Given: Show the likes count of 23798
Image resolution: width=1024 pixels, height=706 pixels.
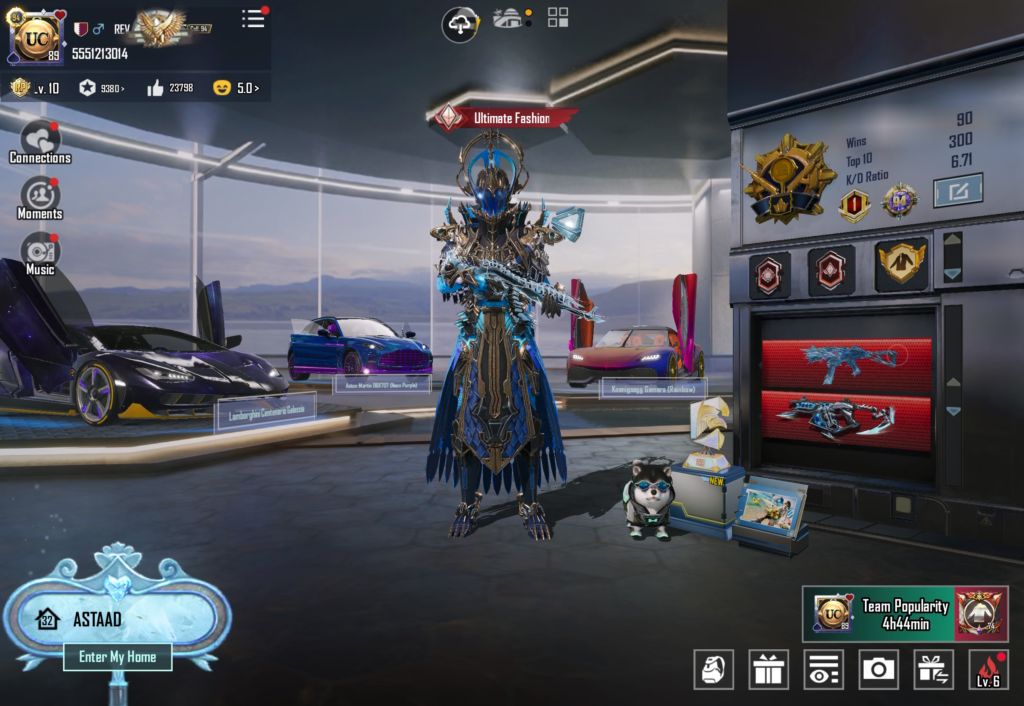Looking at the screenshot, I should click(170, 88).
